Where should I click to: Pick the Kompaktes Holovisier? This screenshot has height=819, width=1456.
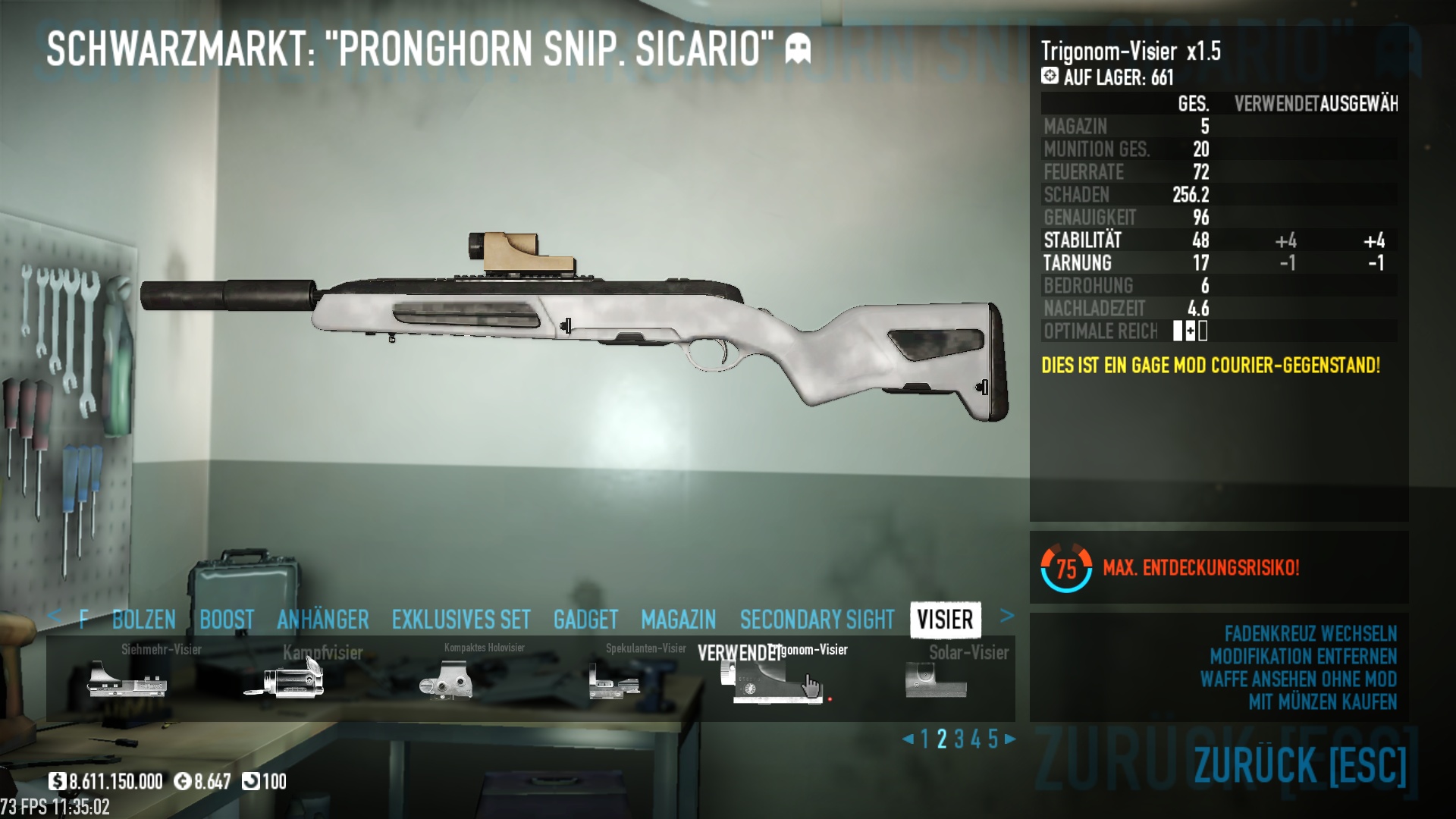pos(447,679)
